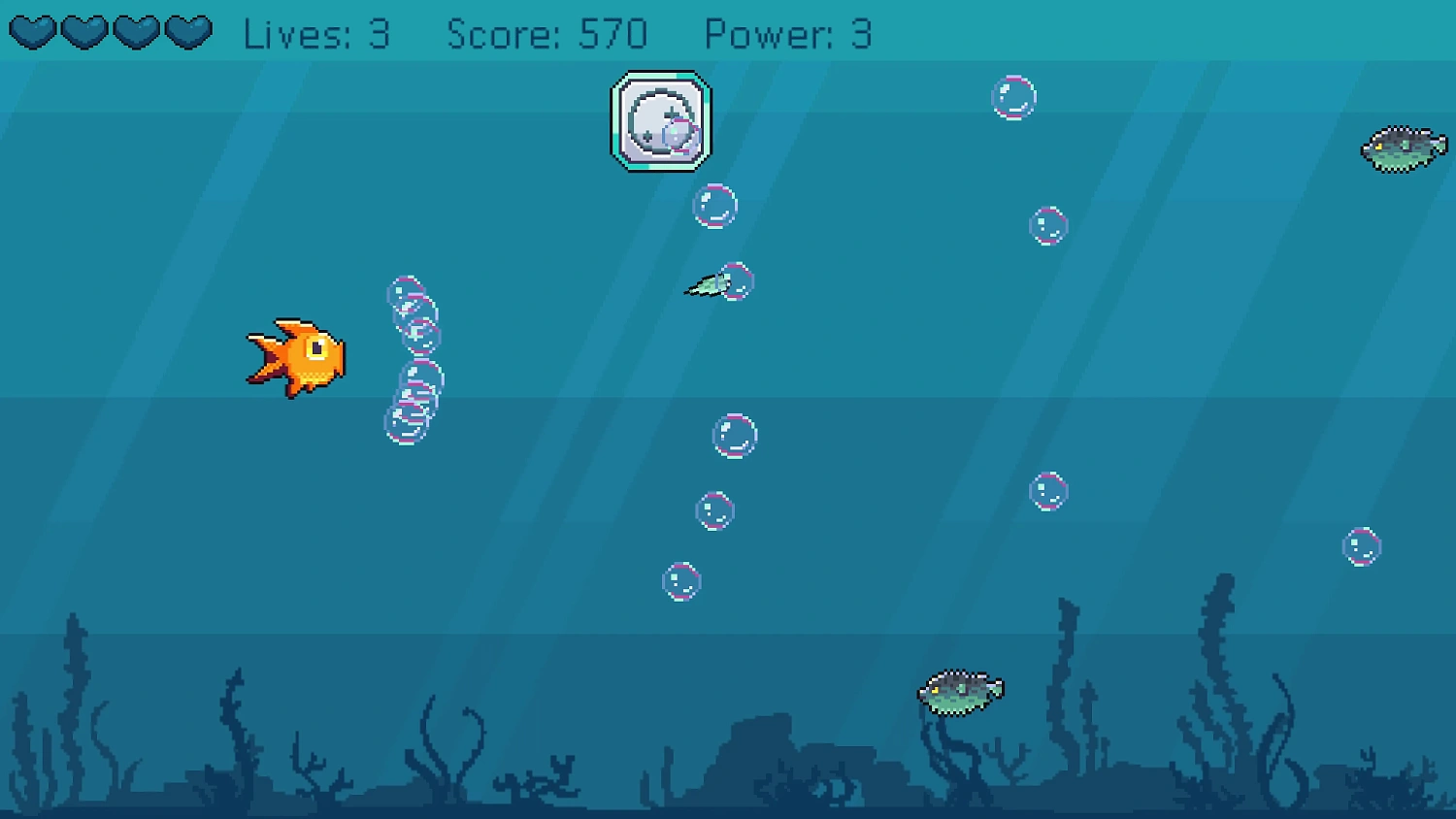Viewport: 1456px width, 819px height.
Task: Click the vertical bubble trail behind the goldfish
Action: (413, 359)
